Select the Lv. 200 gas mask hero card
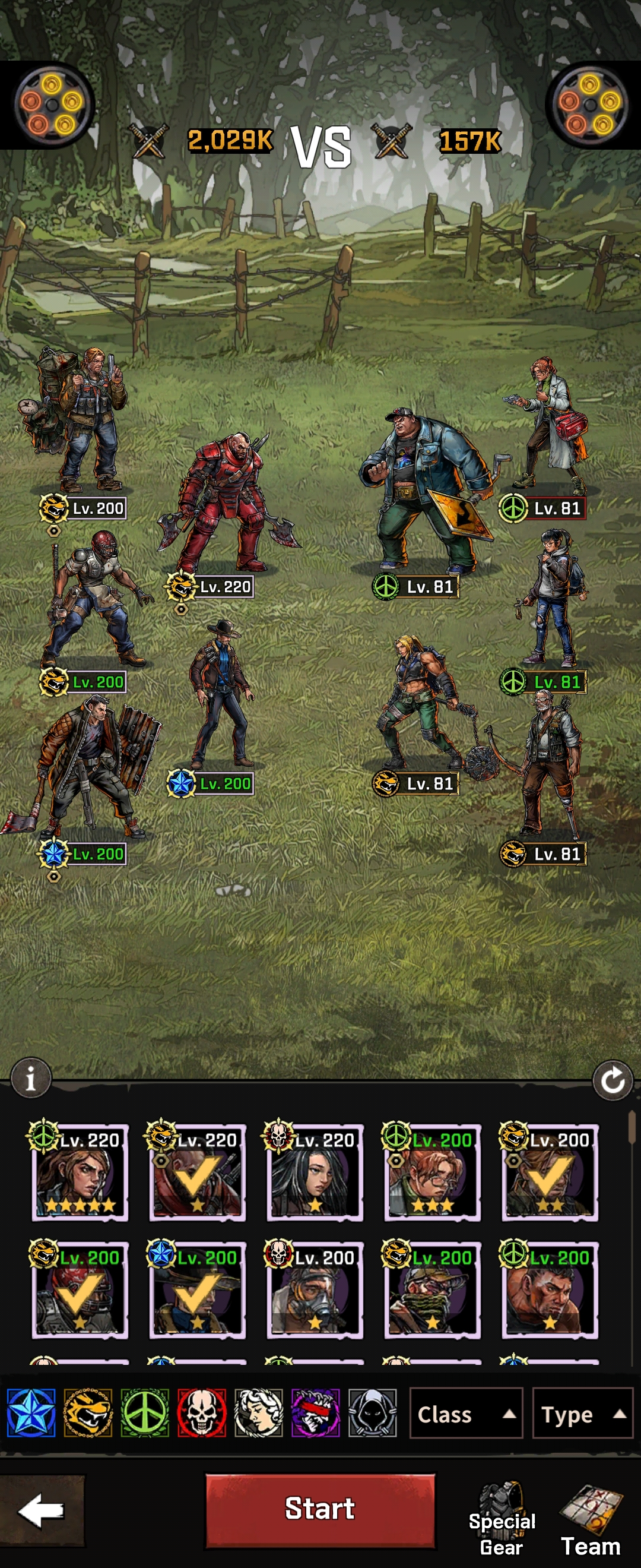The width and height of the screenshot is (641, 1568). point(315,1290)
